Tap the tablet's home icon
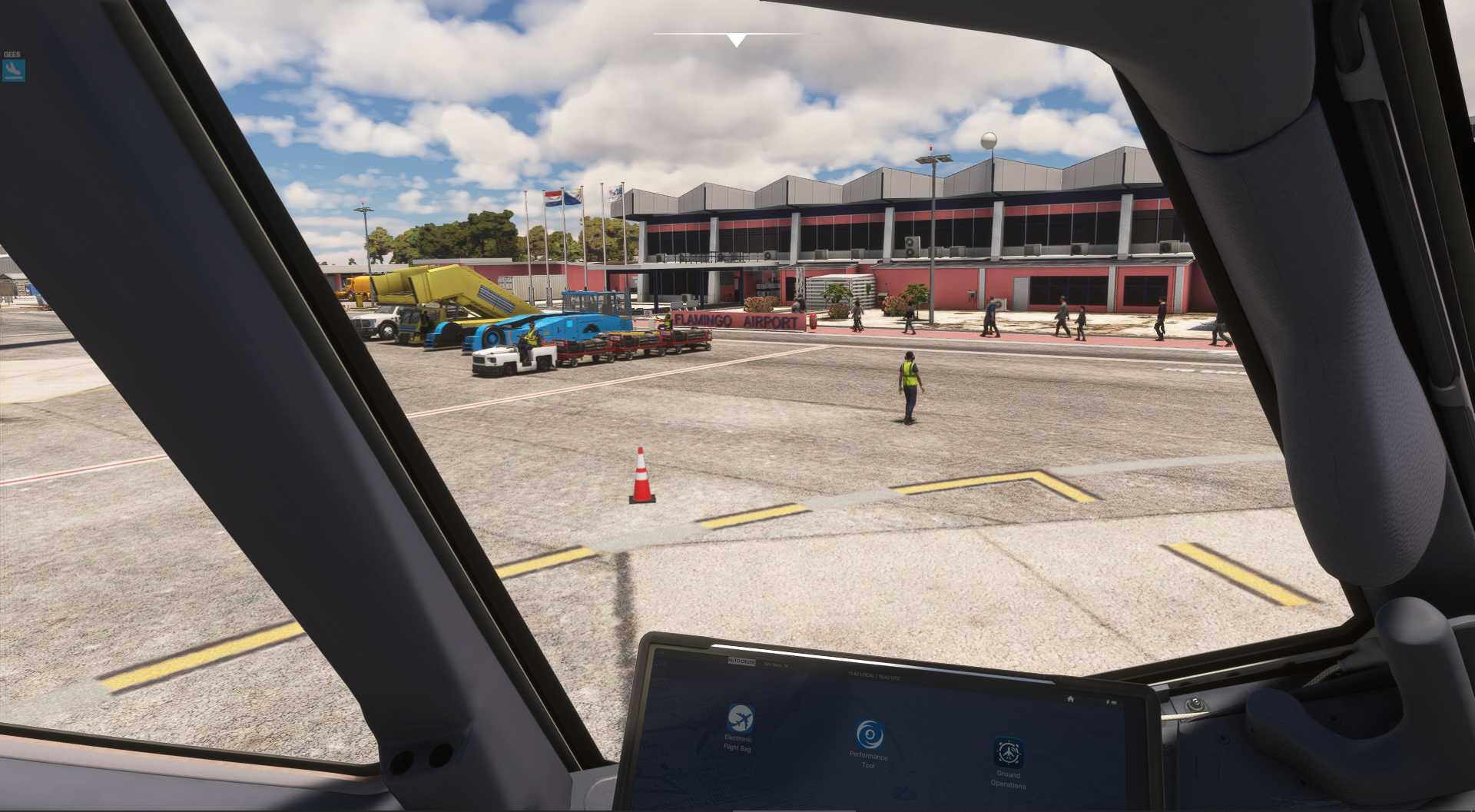This screenshot has width=1475, height=812. tap(1070, 699)
